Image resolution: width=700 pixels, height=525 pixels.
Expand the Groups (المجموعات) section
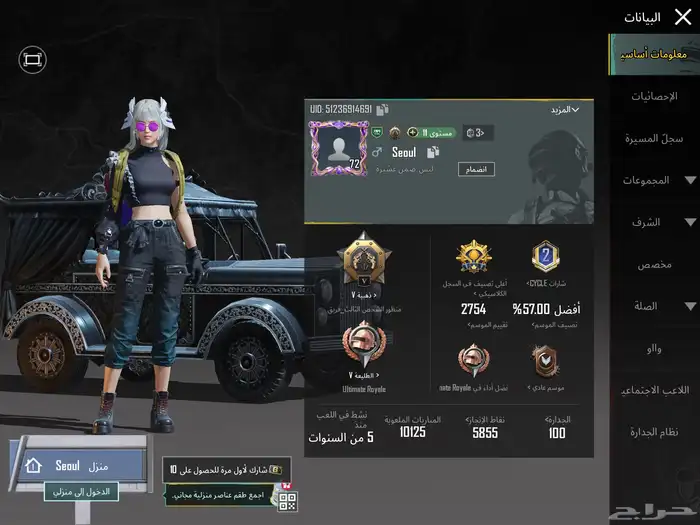656,180
